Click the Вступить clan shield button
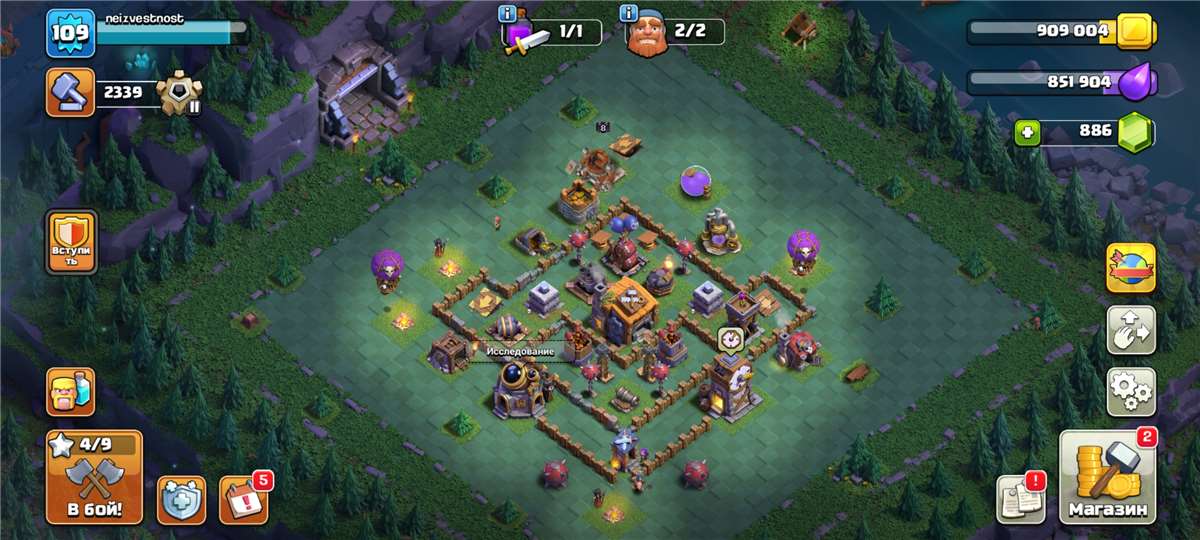Viewport: 1200px width, 540px height. tap(72, 241)
